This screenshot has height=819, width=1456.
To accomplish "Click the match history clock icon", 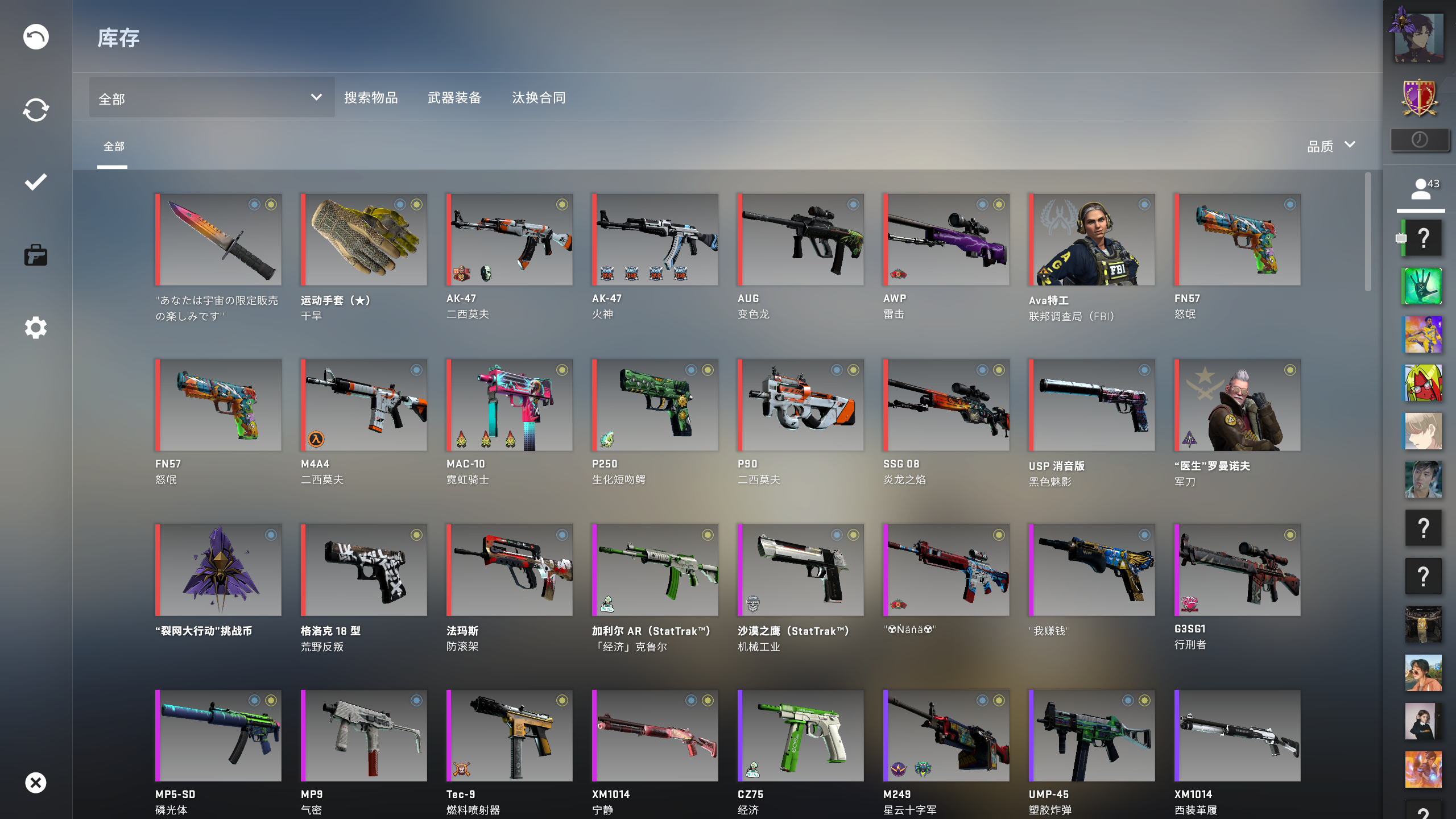I will click(1420, 140).
